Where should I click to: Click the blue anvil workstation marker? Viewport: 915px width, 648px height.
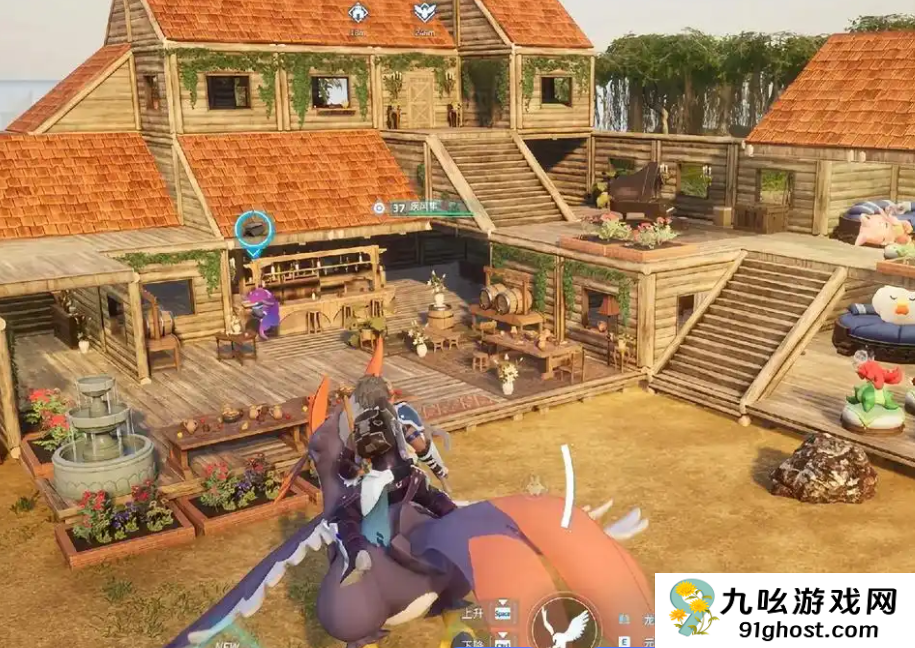coord(255,228)
